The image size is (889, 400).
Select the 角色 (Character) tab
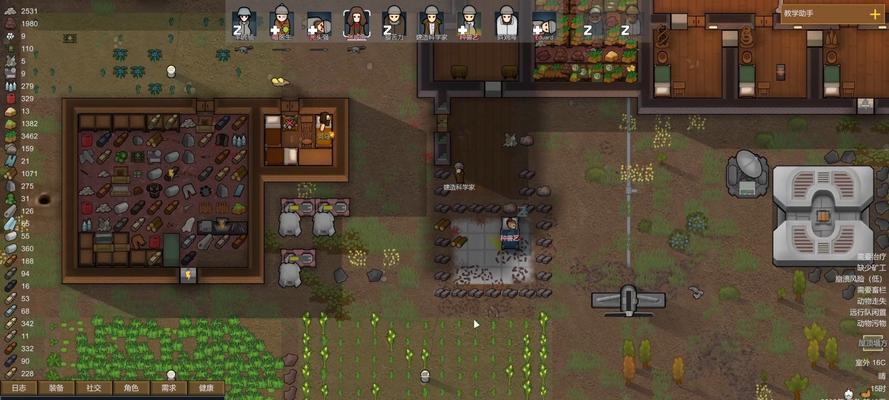tap(131, 388)
